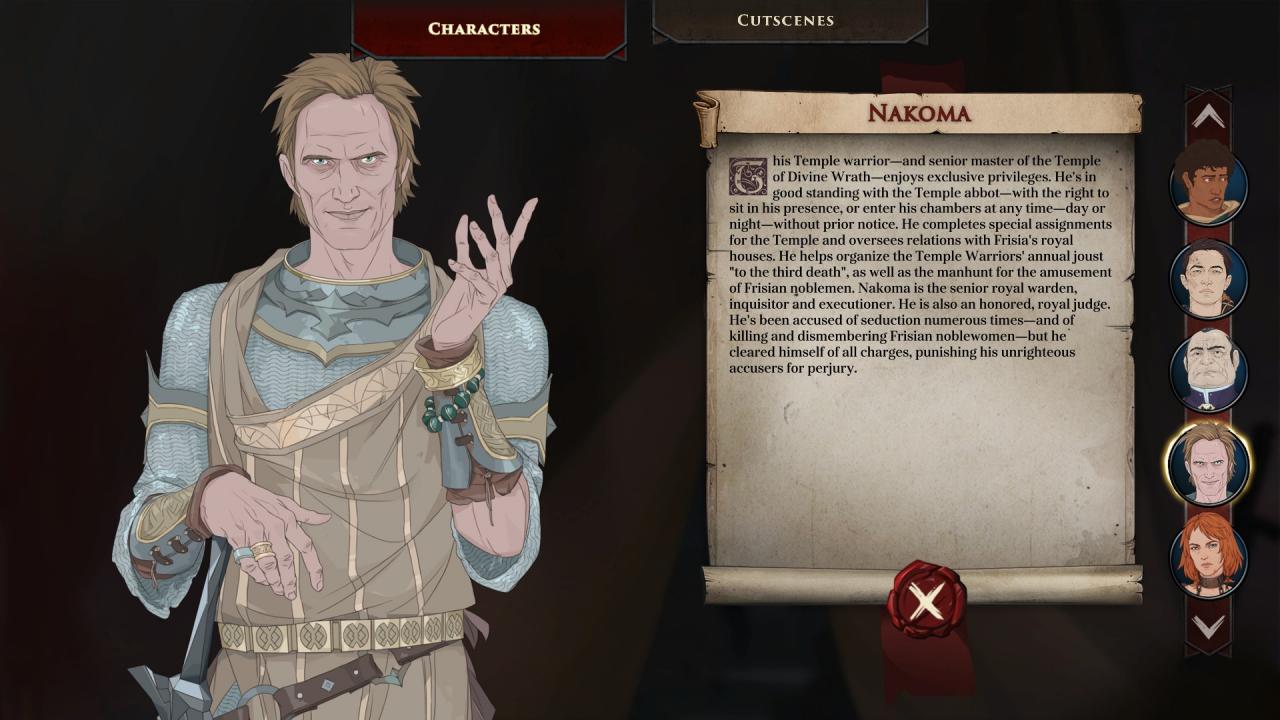Pick the red-haired woman portrait
The image size is (1280, 720).
(1208, 556)
